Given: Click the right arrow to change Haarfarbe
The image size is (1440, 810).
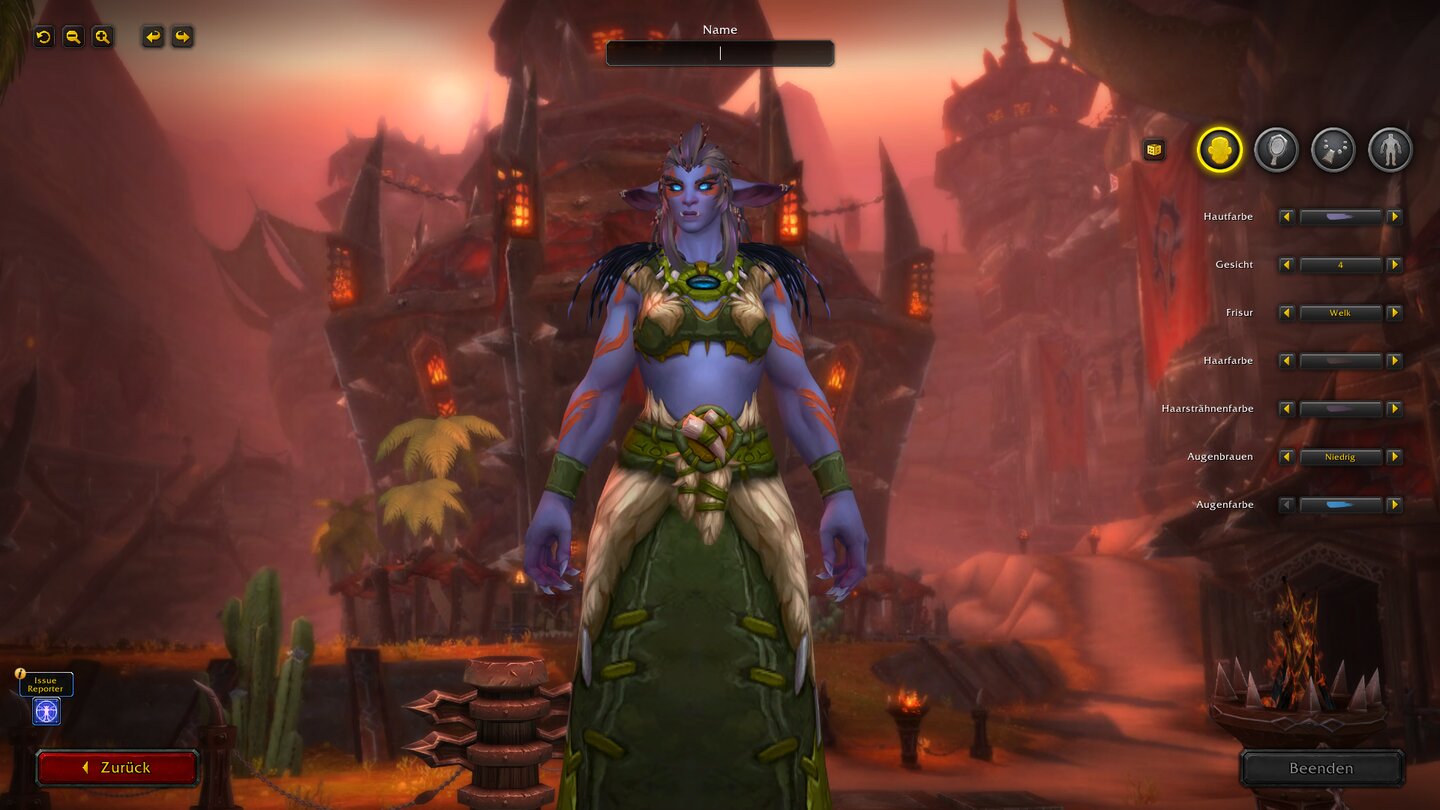Looking at the screenshot, I should (1394, 361).
